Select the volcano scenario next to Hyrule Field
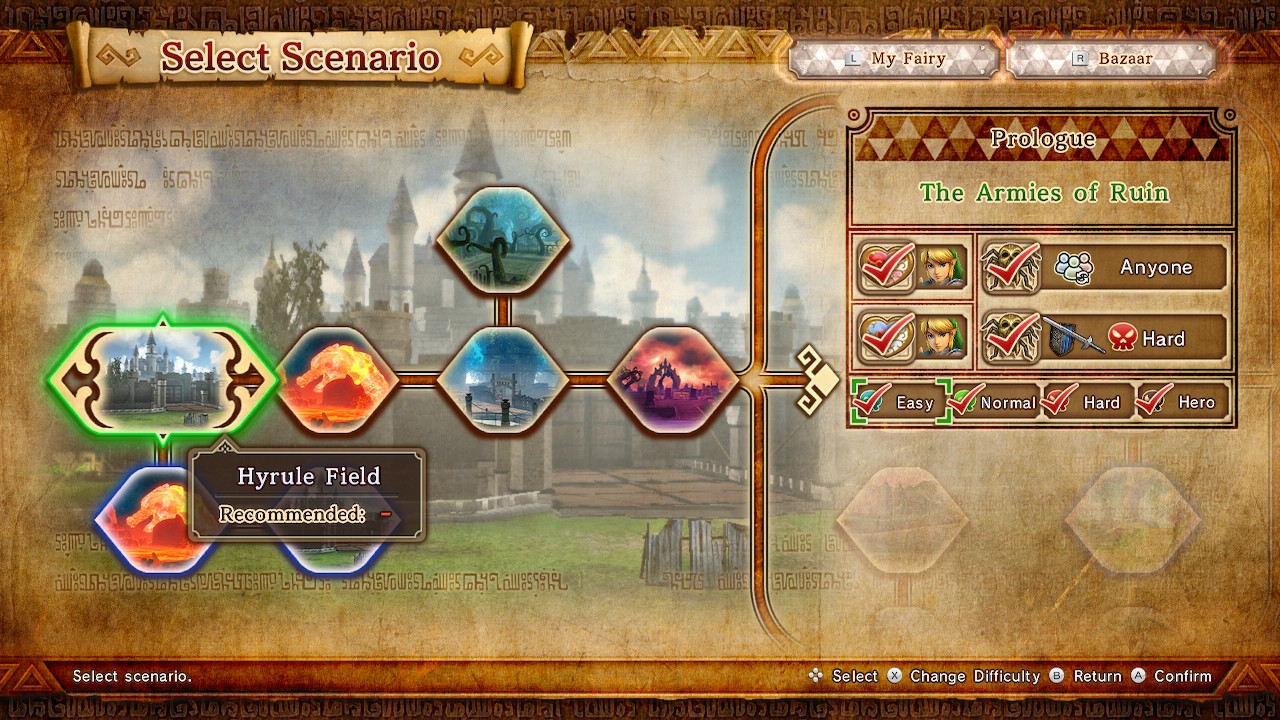The image size is (1280, 720). [333, 380]
